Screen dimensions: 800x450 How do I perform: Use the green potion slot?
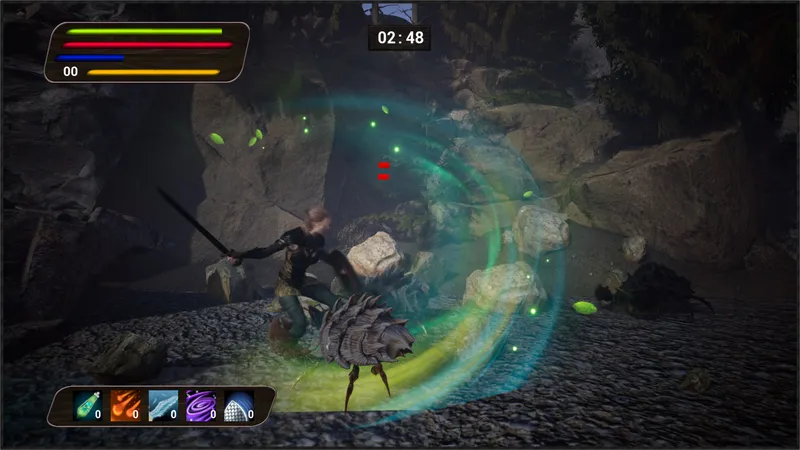coord(88,405)
